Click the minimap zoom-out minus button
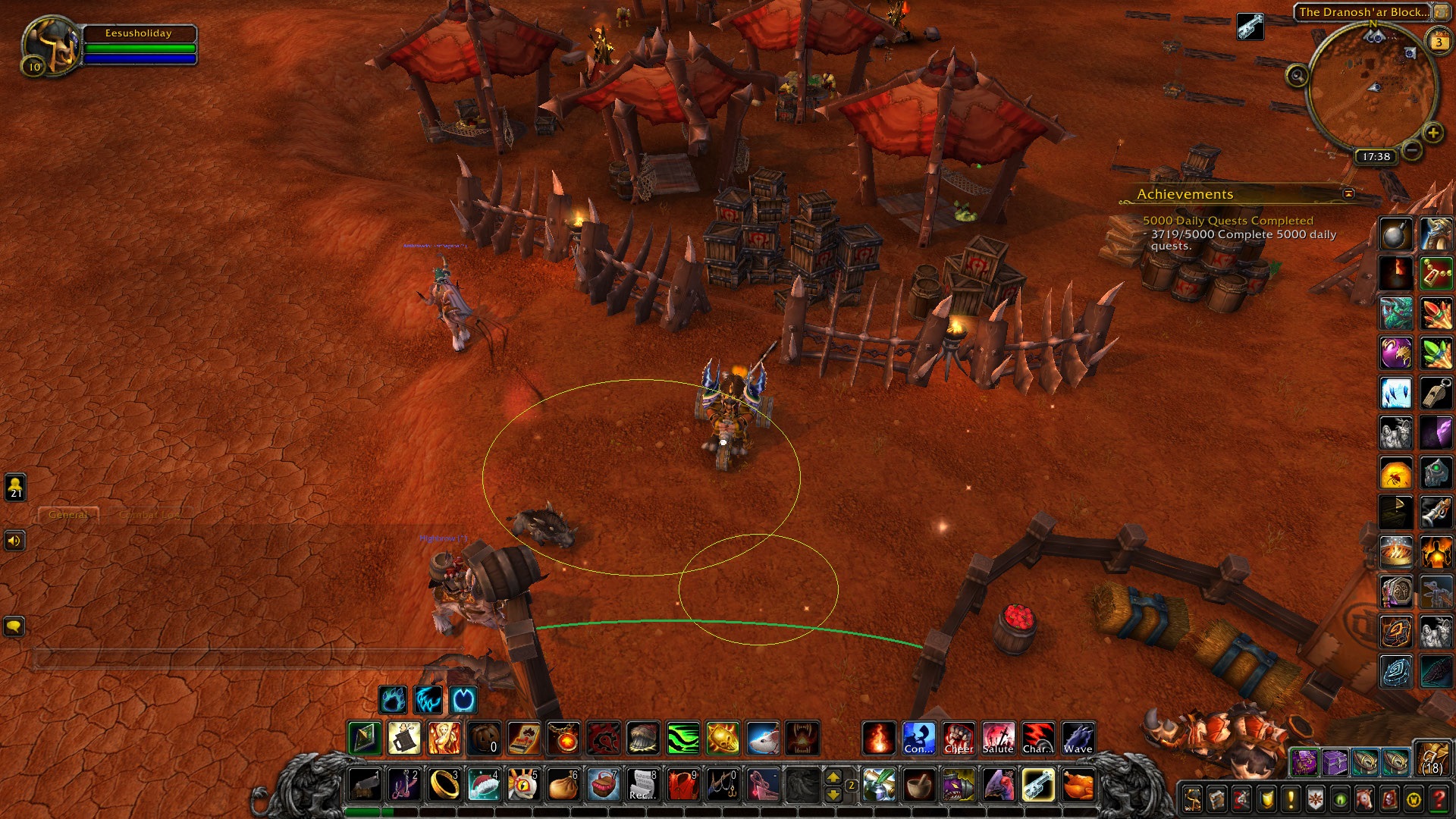1456x819 pixels. pos(1411,150)
